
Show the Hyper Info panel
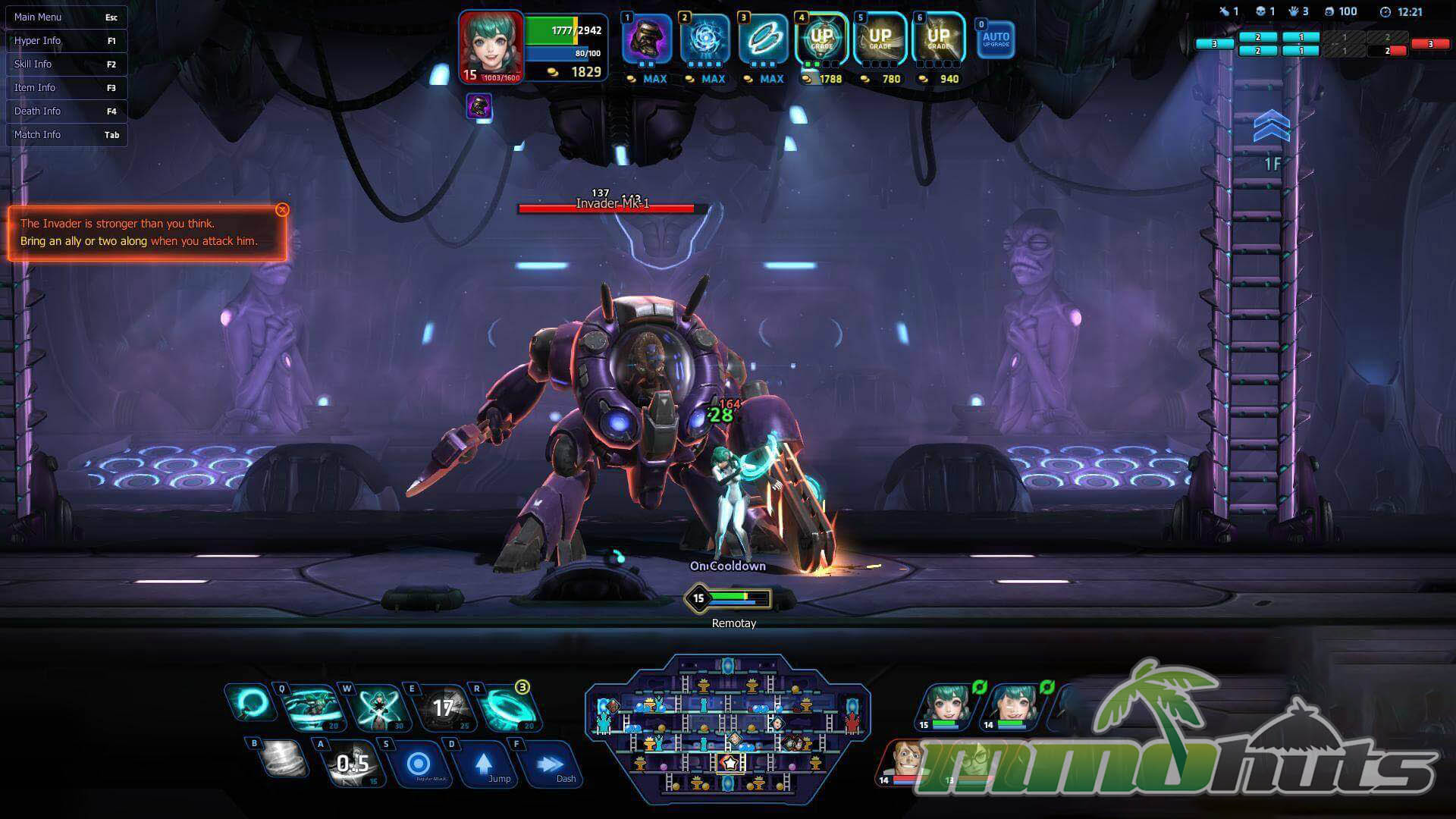(66, 40)
